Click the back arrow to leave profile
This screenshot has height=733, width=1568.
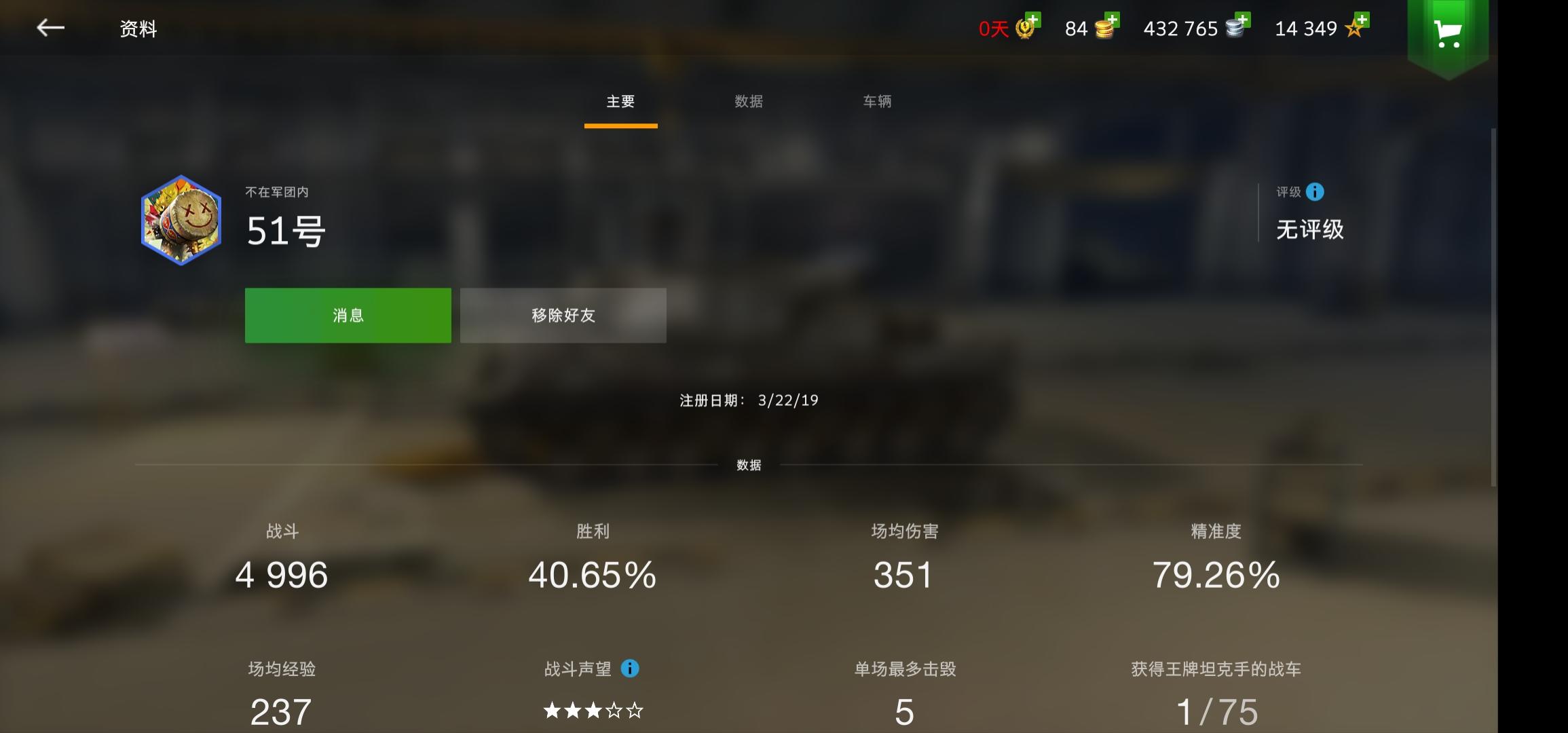[x=51, y=28]
